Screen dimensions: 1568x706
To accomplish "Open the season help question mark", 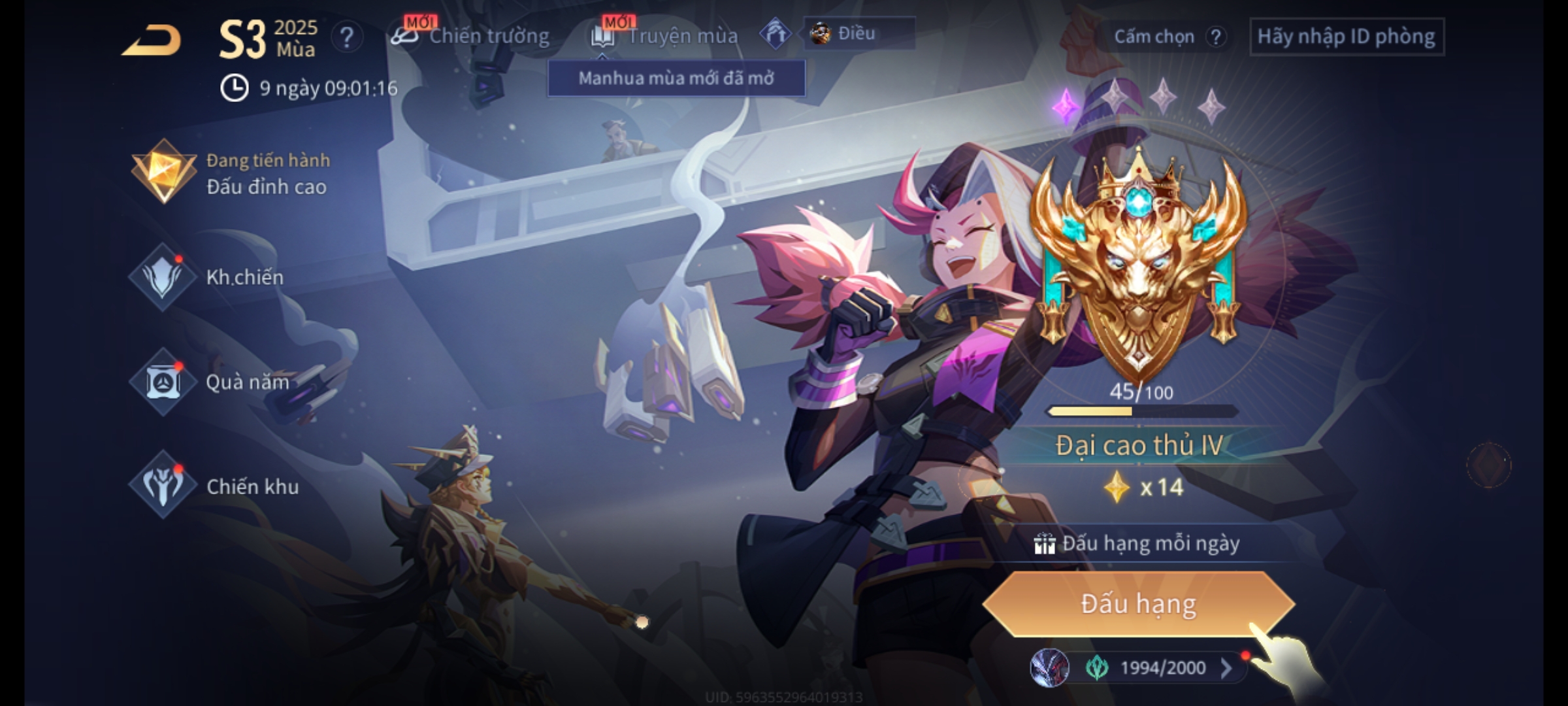I will (346, 37).
